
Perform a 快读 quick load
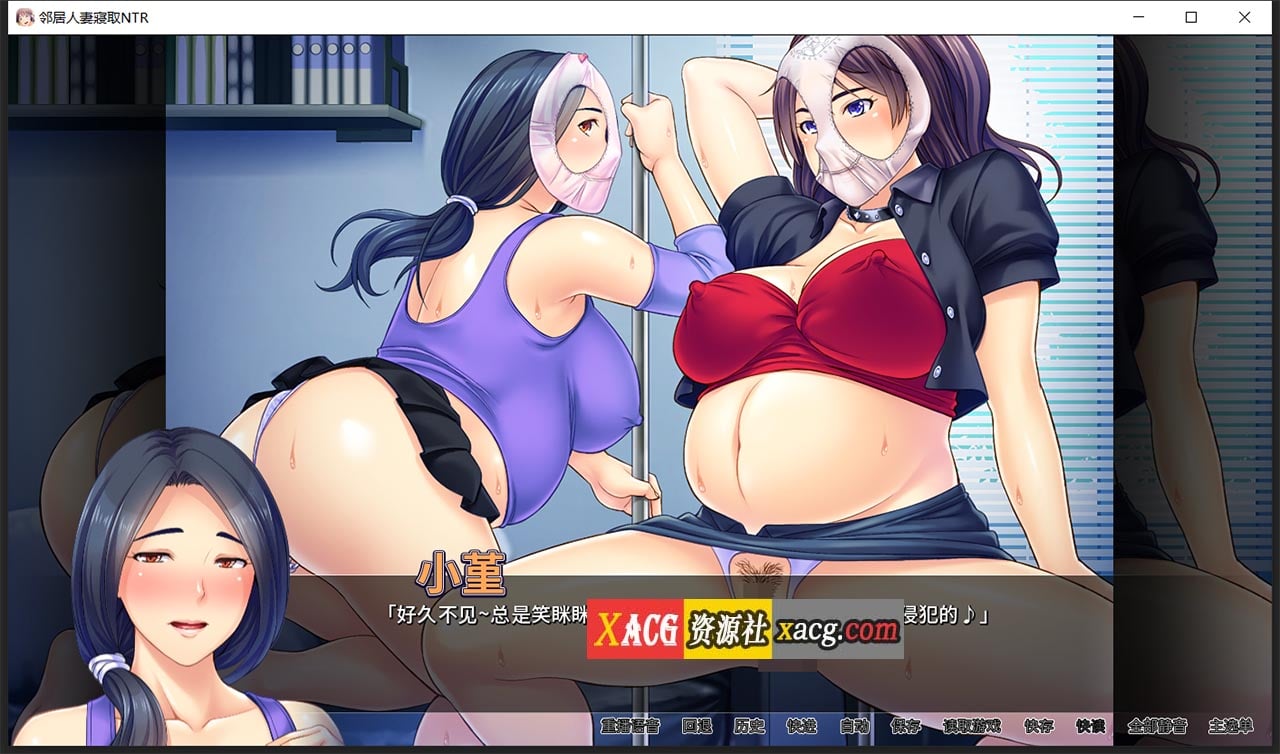(1090, 728)
